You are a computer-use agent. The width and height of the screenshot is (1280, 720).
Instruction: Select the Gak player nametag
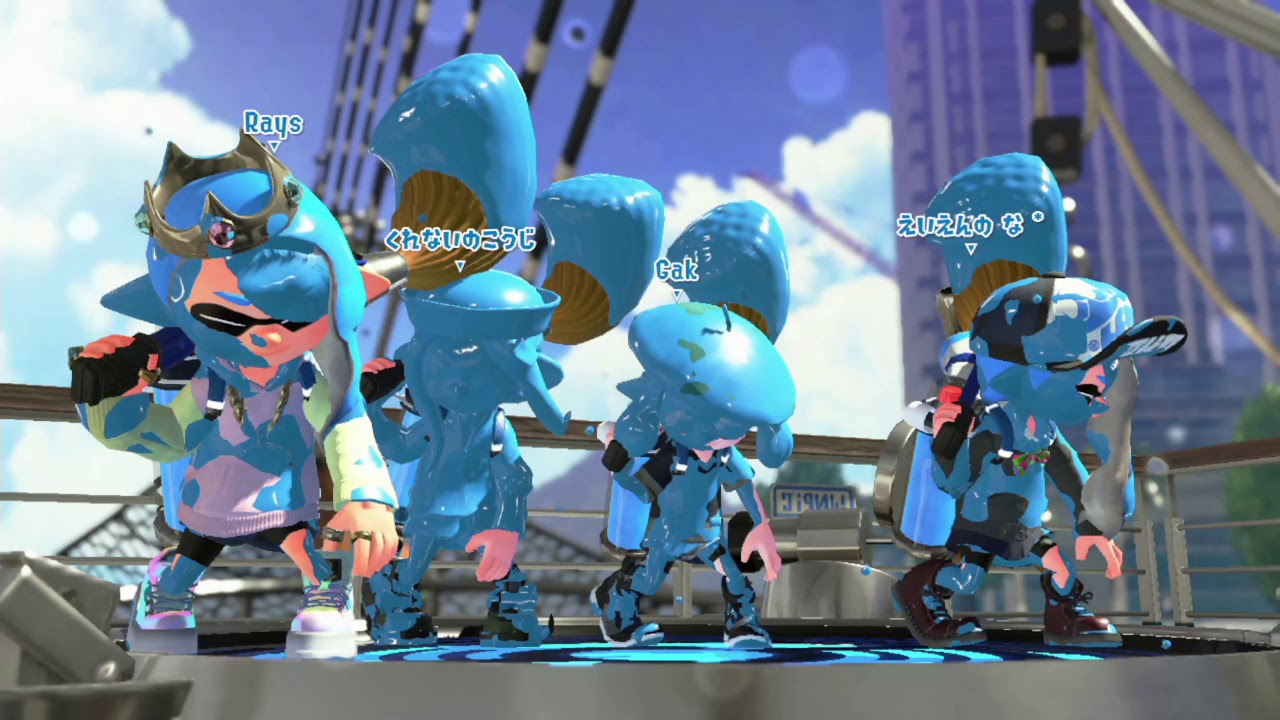click(x=676, y=270)
